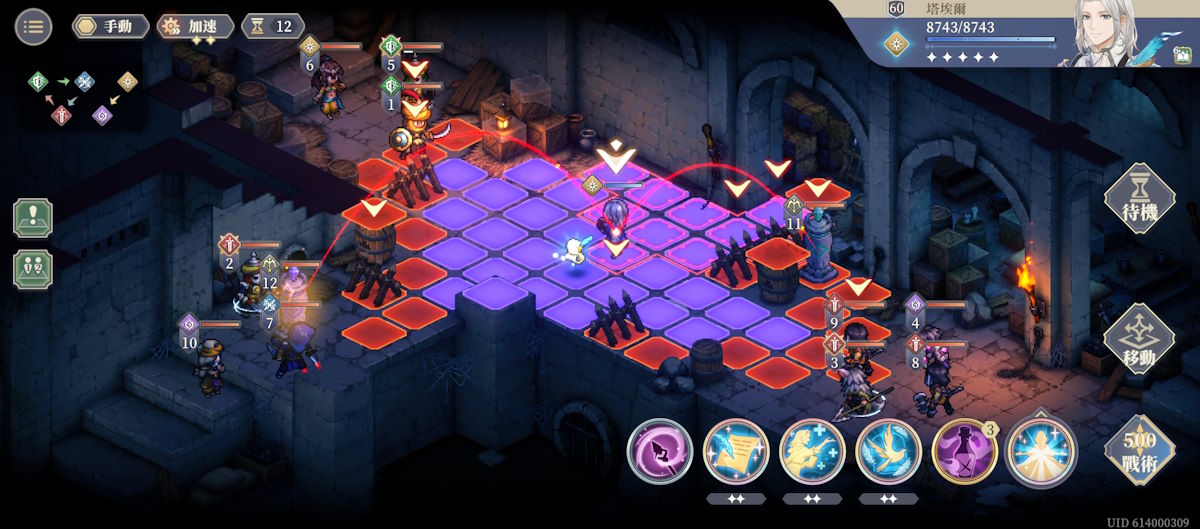This screenshot has width=1200, height=529.
Task: Open the hamburger list menu
Action: [x=33, y=26]
